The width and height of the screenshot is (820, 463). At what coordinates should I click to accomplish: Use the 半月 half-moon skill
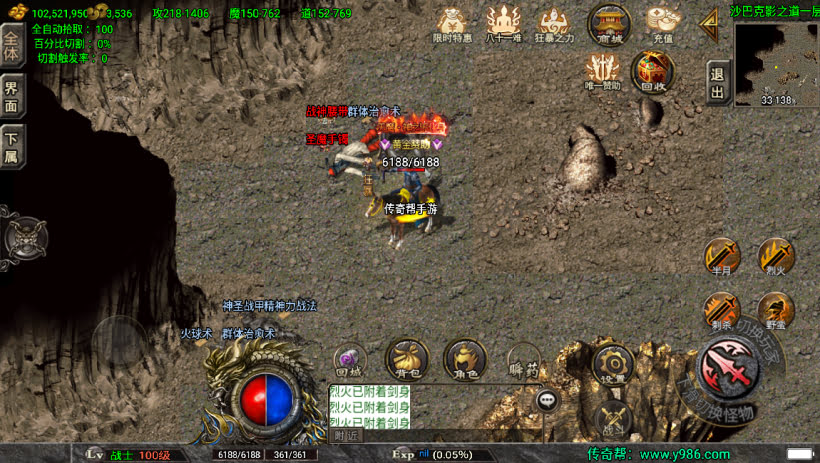(x=722, y=258)
